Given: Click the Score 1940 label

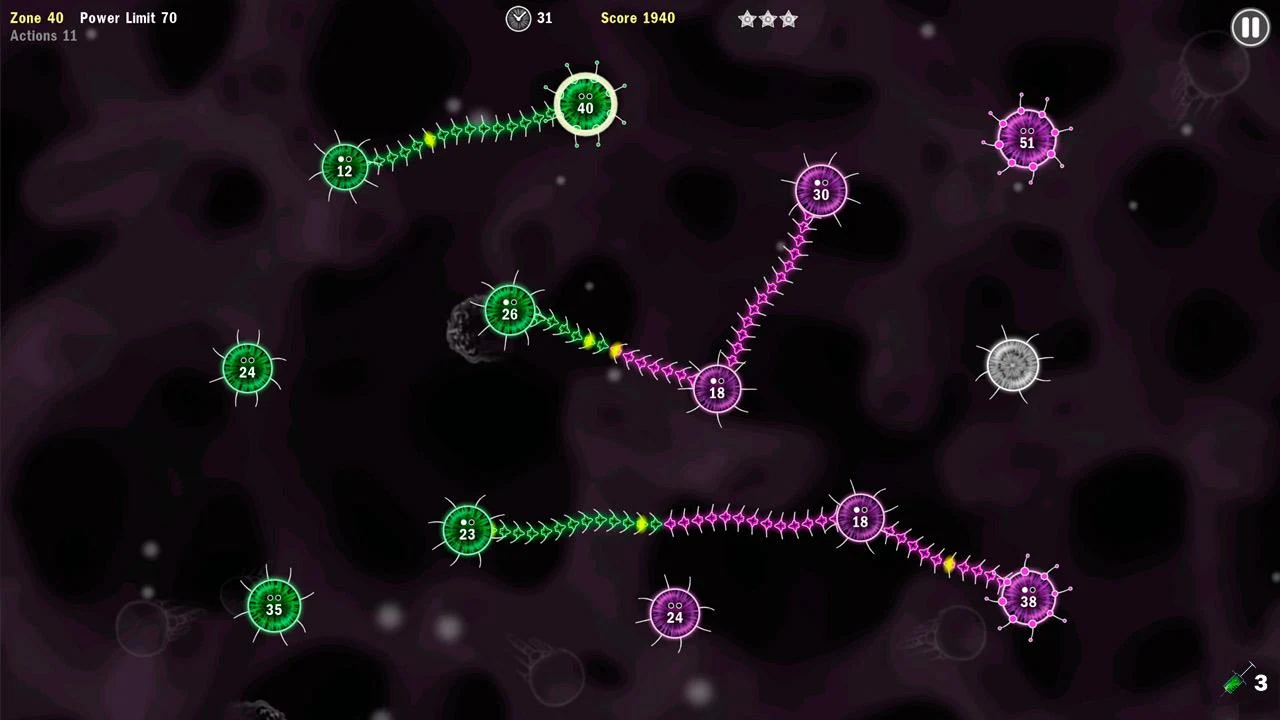Looking at the screenshot, I should tap(637, 17).
